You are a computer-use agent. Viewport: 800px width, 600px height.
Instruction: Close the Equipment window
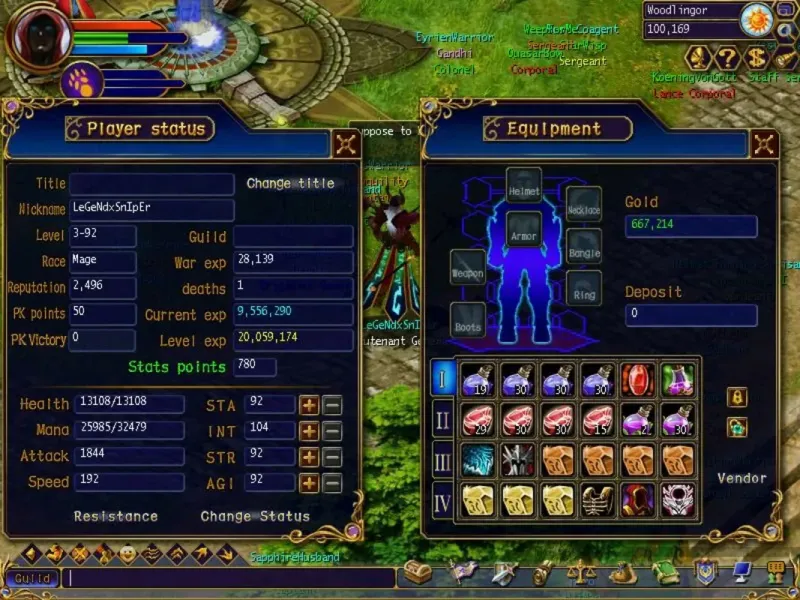(x=764, y=143)
